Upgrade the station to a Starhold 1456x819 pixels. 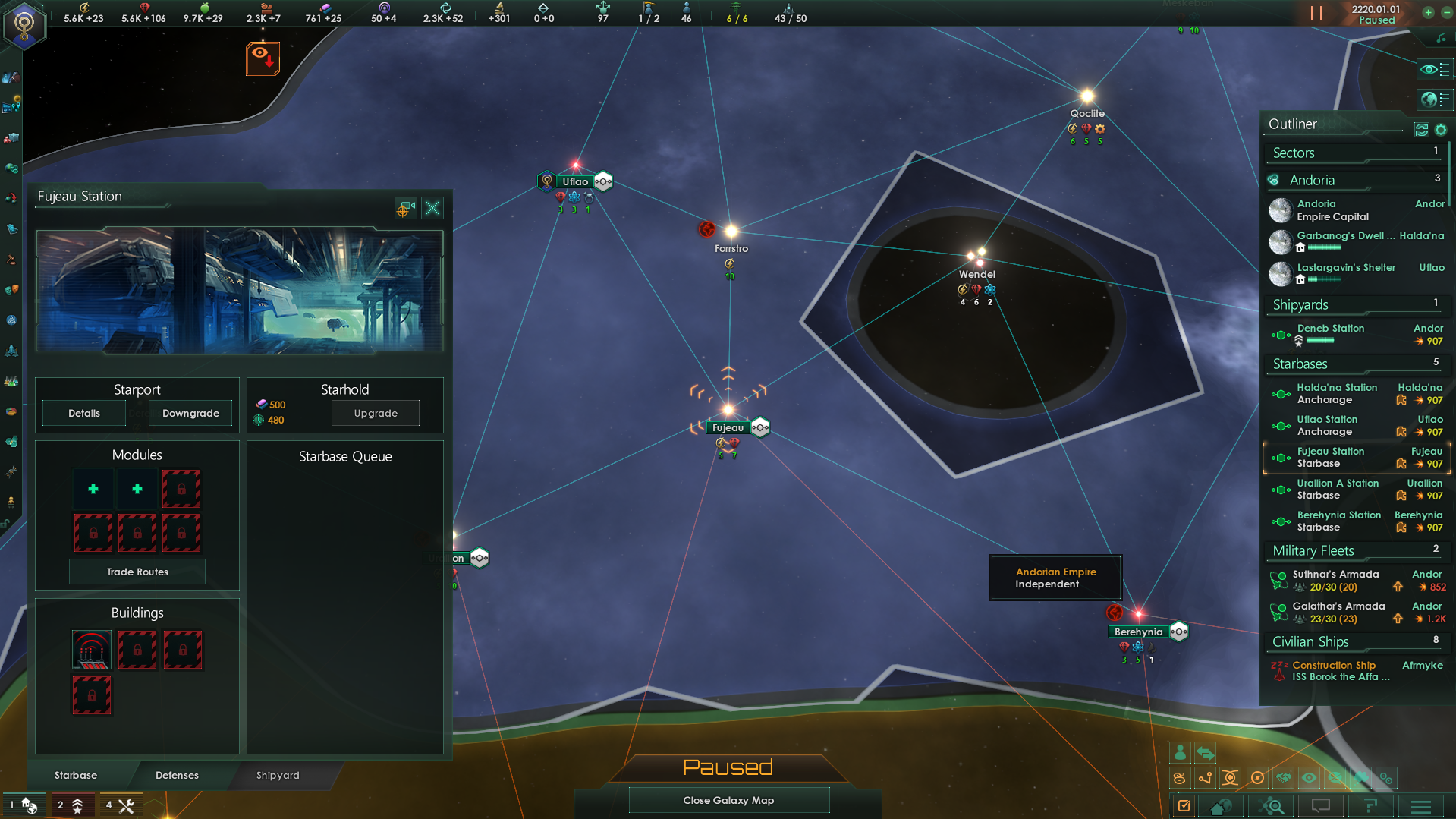tap(375, 413)
